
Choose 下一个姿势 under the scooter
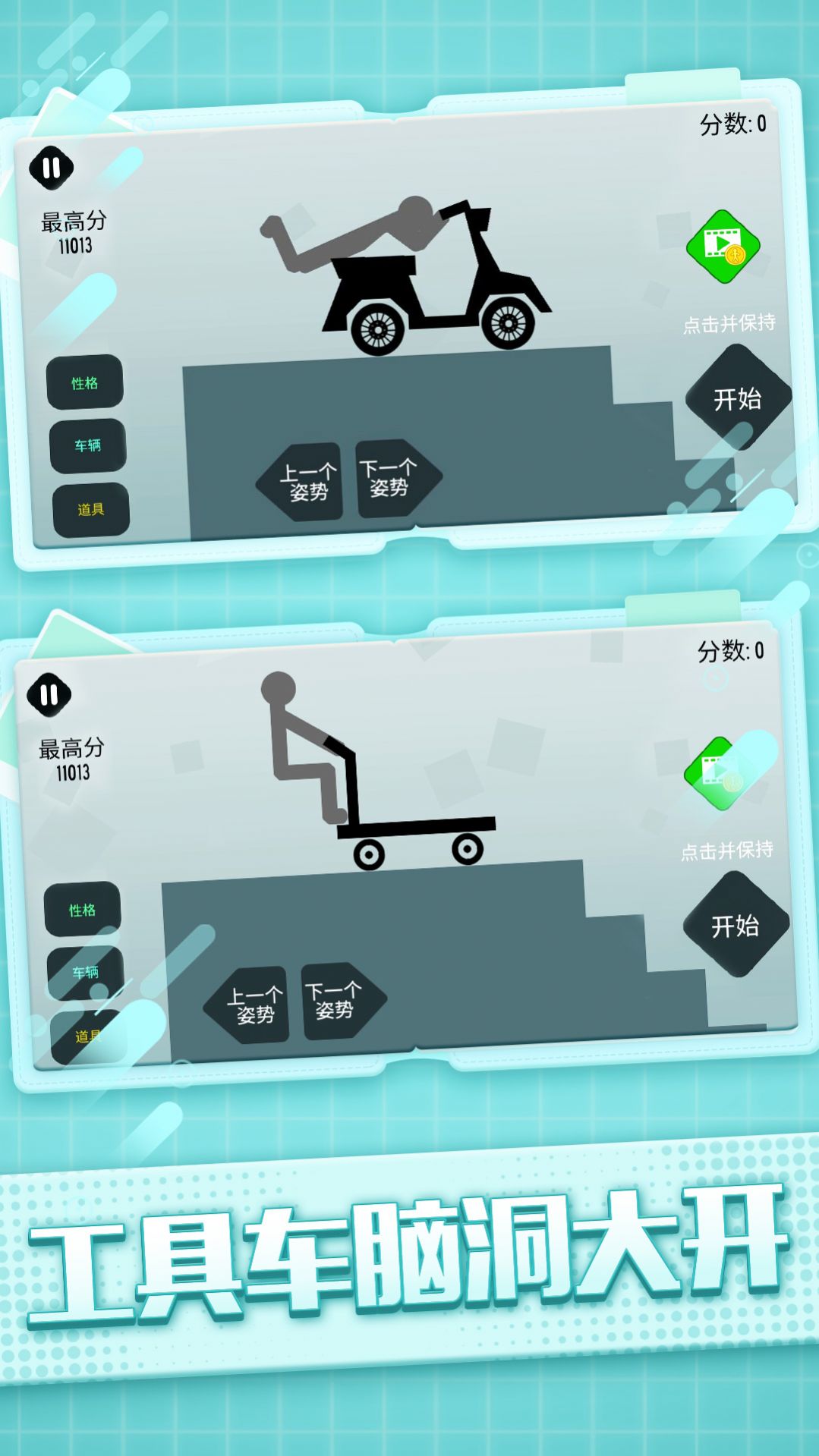[393, 478]
